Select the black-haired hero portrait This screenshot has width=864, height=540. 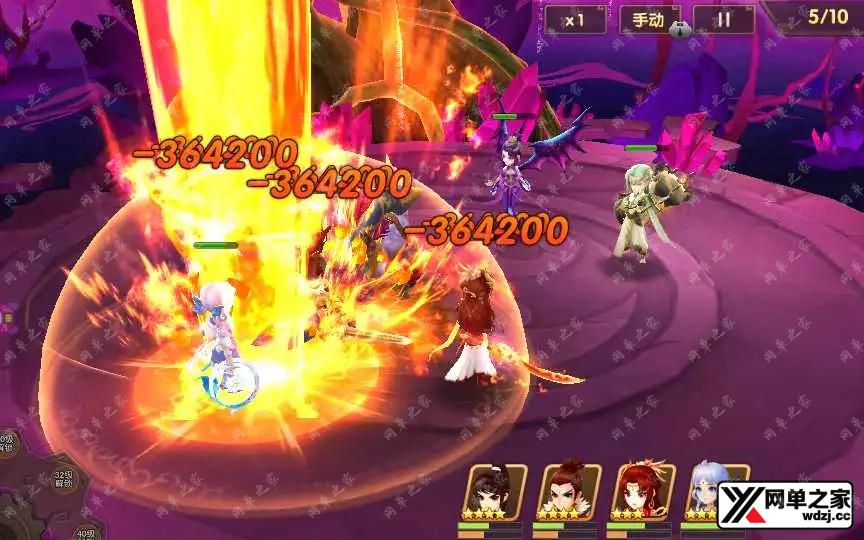(x=490, y=491)
